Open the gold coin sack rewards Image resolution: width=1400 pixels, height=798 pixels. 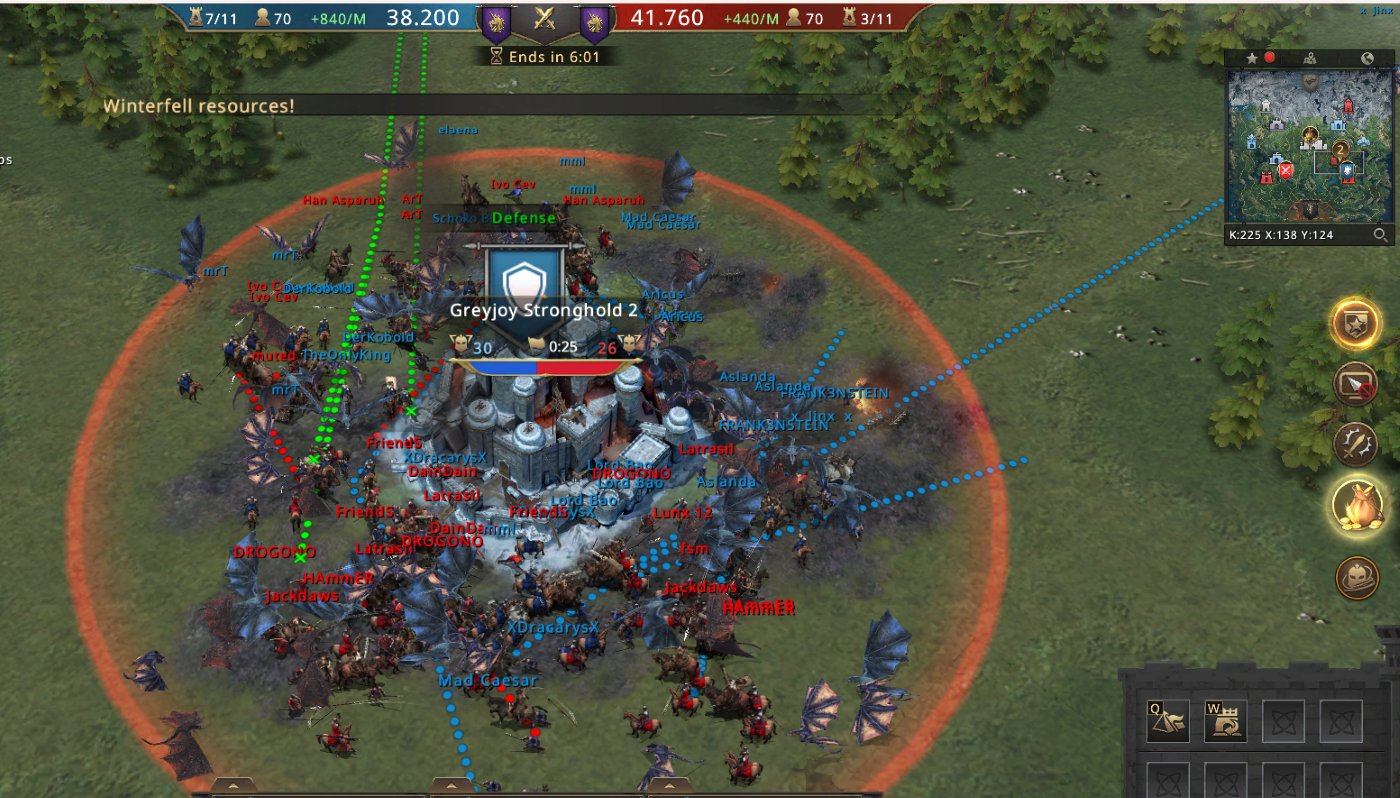click(1356, 504)
